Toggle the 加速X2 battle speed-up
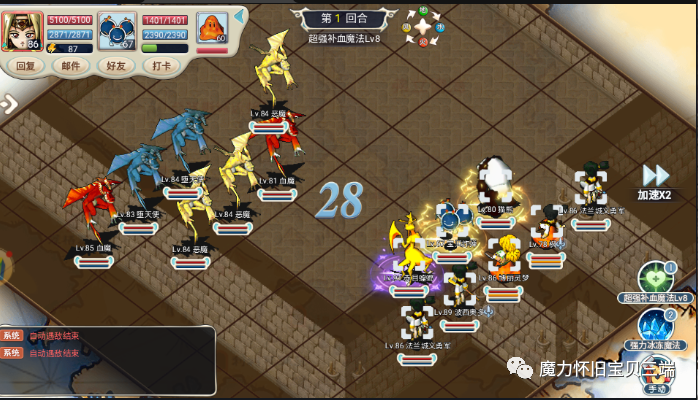 click(x=655, y=181)
